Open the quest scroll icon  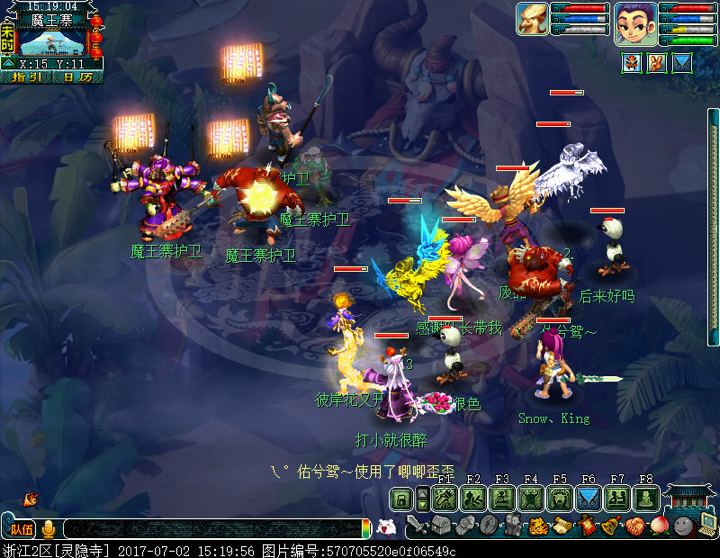point(561,526)
